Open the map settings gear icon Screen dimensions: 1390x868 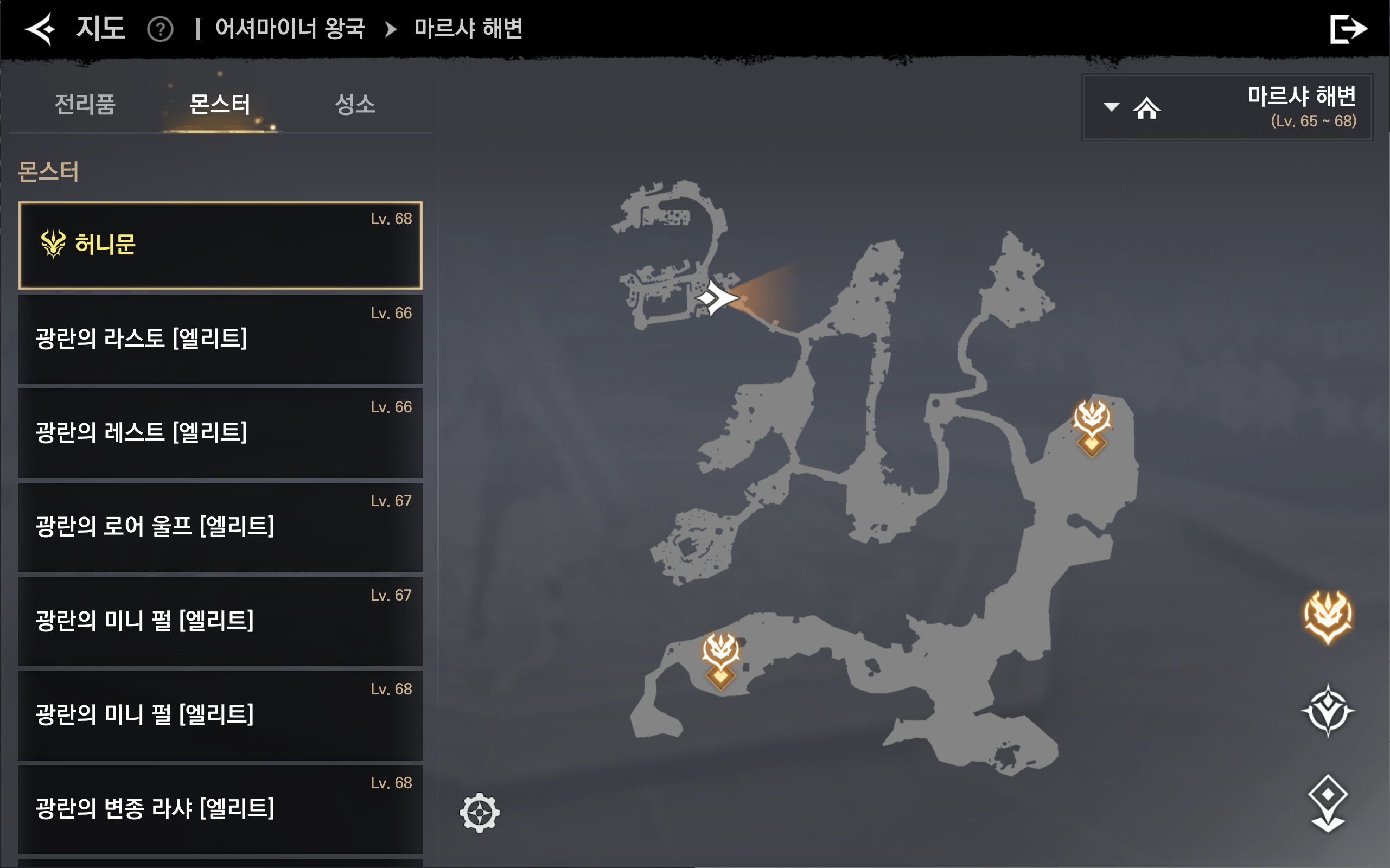(480, 812)
